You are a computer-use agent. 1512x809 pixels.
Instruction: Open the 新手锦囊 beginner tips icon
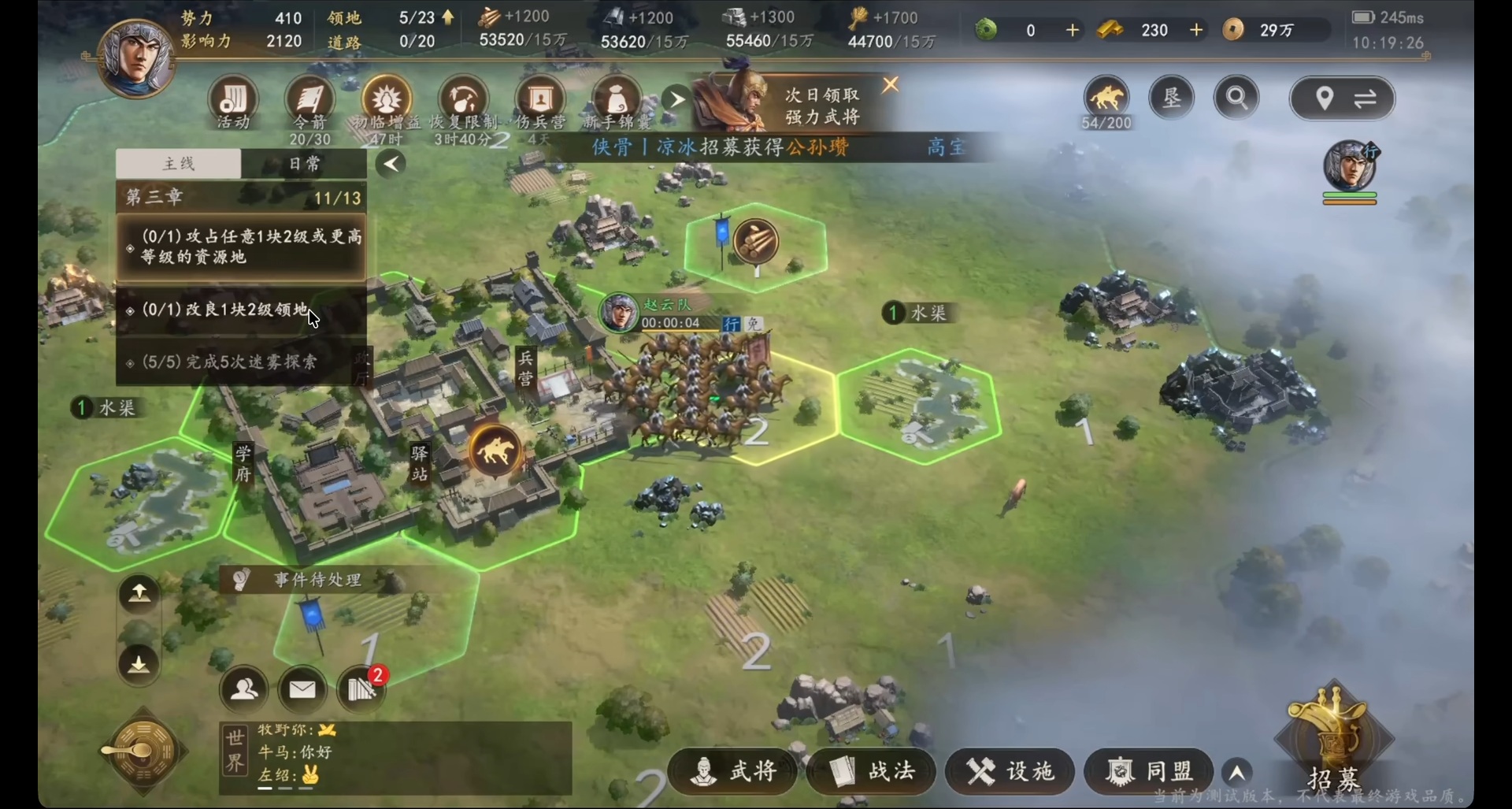pyautogui.click(x=617, y=102)
